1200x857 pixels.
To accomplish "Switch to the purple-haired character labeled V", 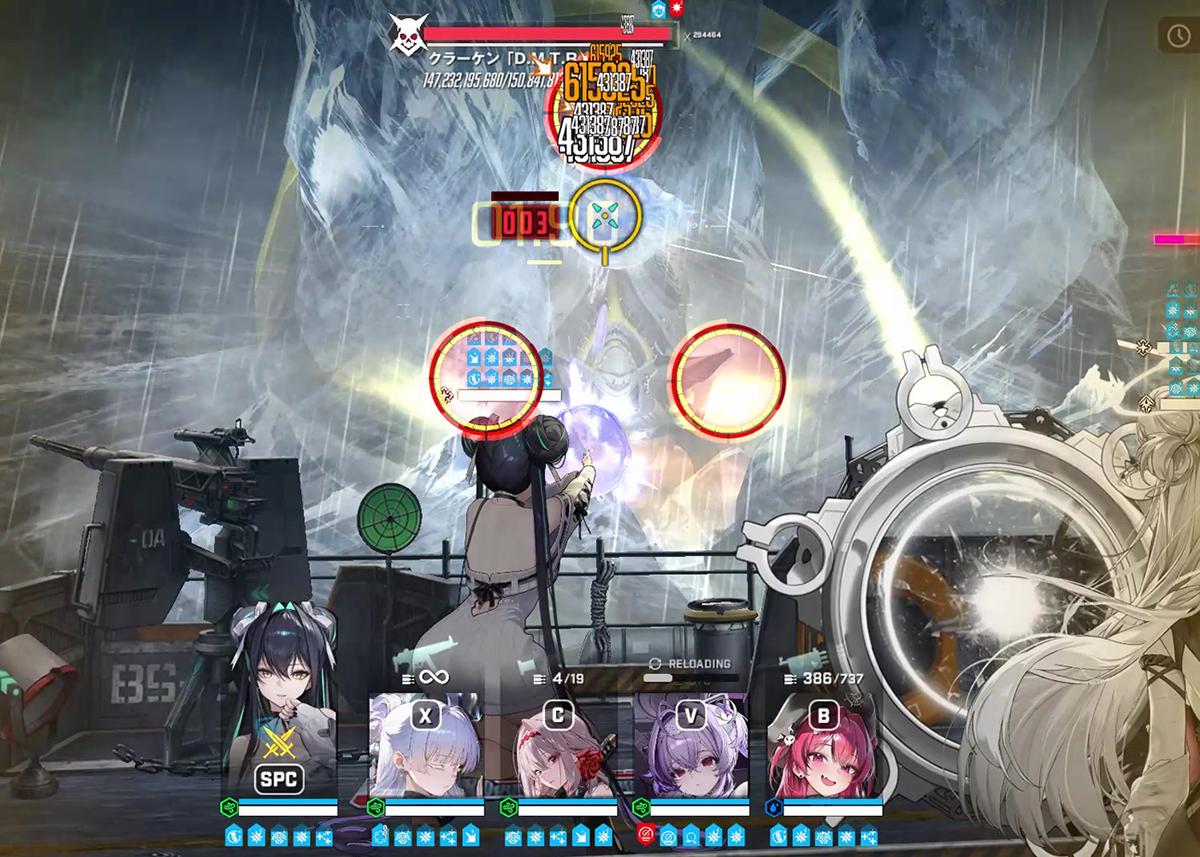I will (x=691, y=747).
